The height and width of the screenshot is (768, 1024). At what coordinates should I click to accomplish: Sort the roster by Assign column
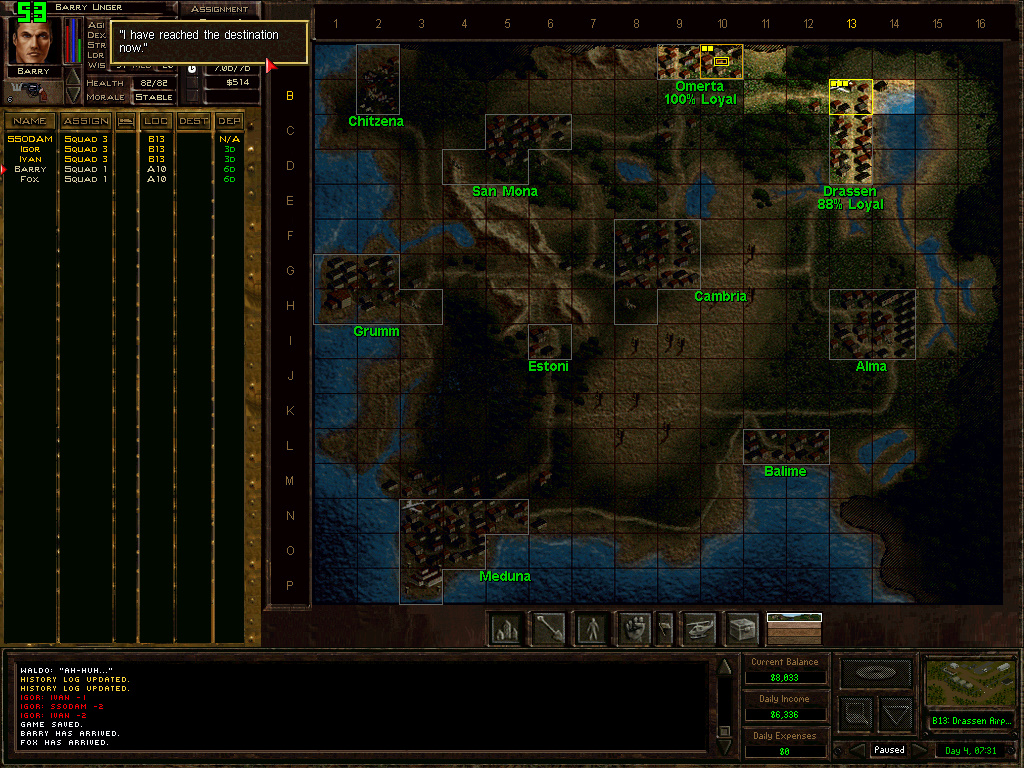tap(86, 121)
